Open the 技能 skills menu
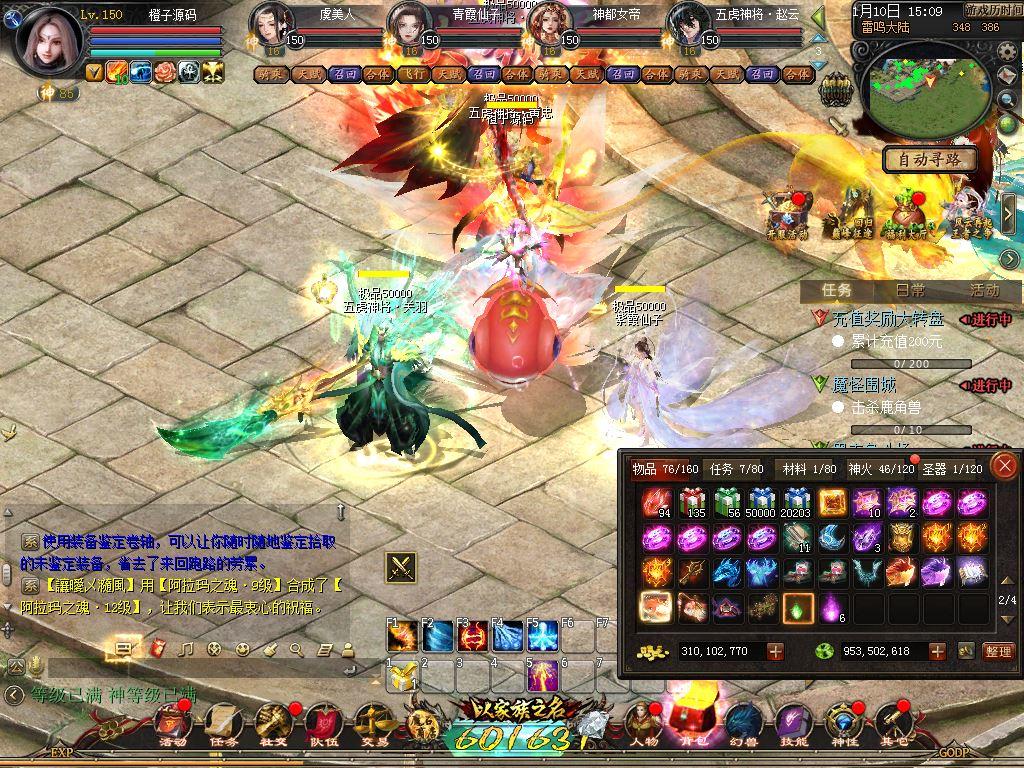Viewport: 1024px width, 768px height. click(792, 720)
